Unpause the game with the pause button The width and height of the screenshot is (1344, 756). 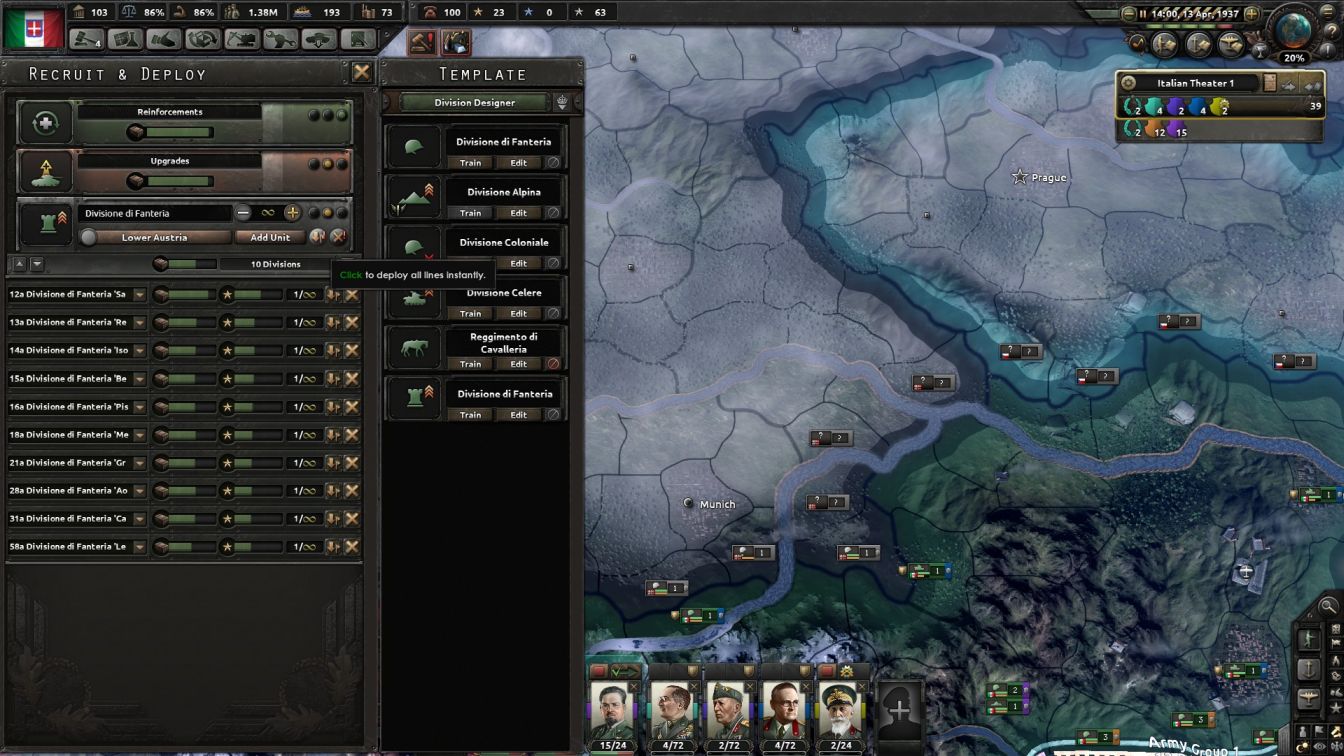point(1143,15)
